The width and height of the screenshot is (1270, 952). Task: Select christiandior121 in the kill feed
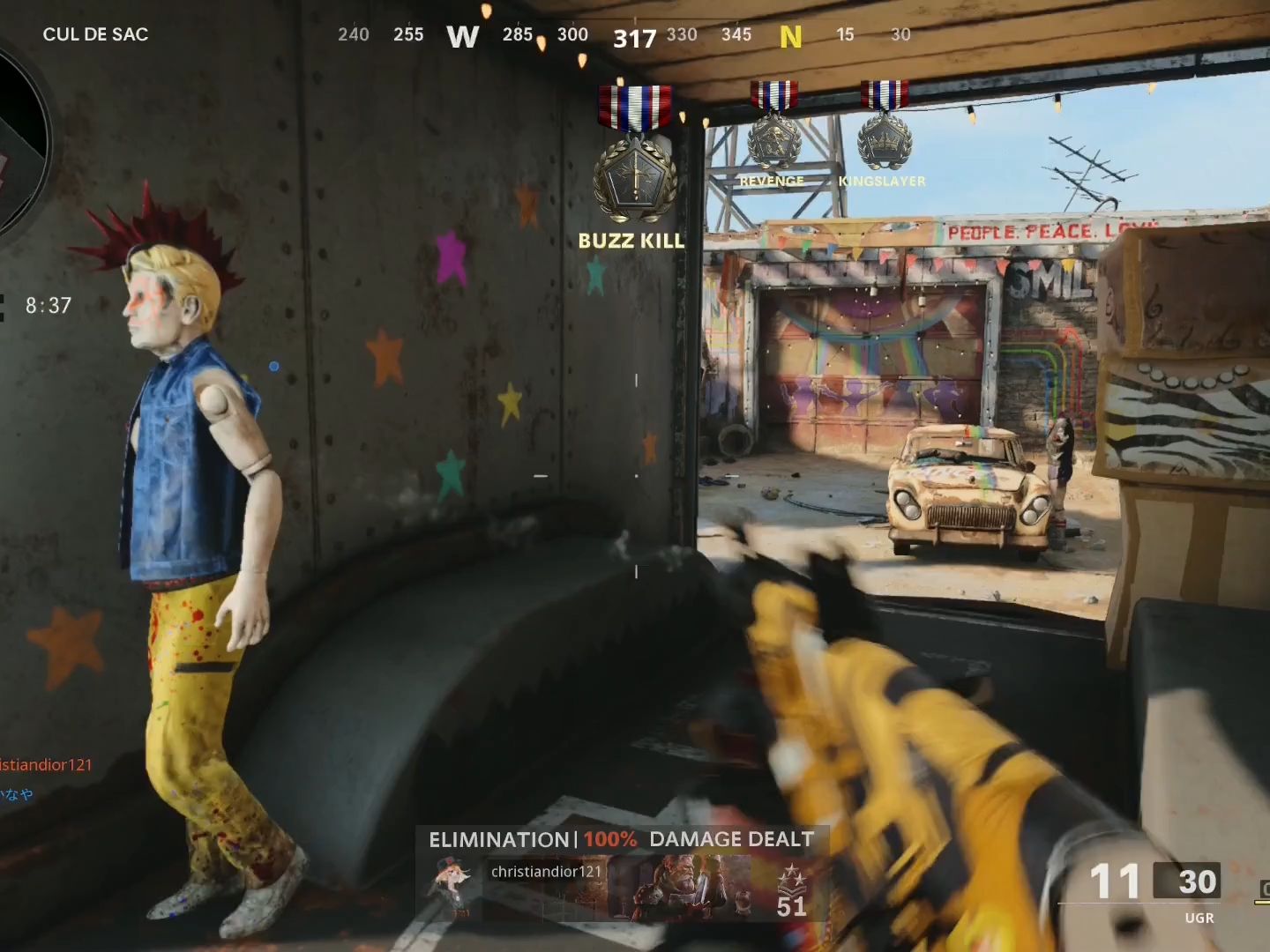[x=46, y=765]
